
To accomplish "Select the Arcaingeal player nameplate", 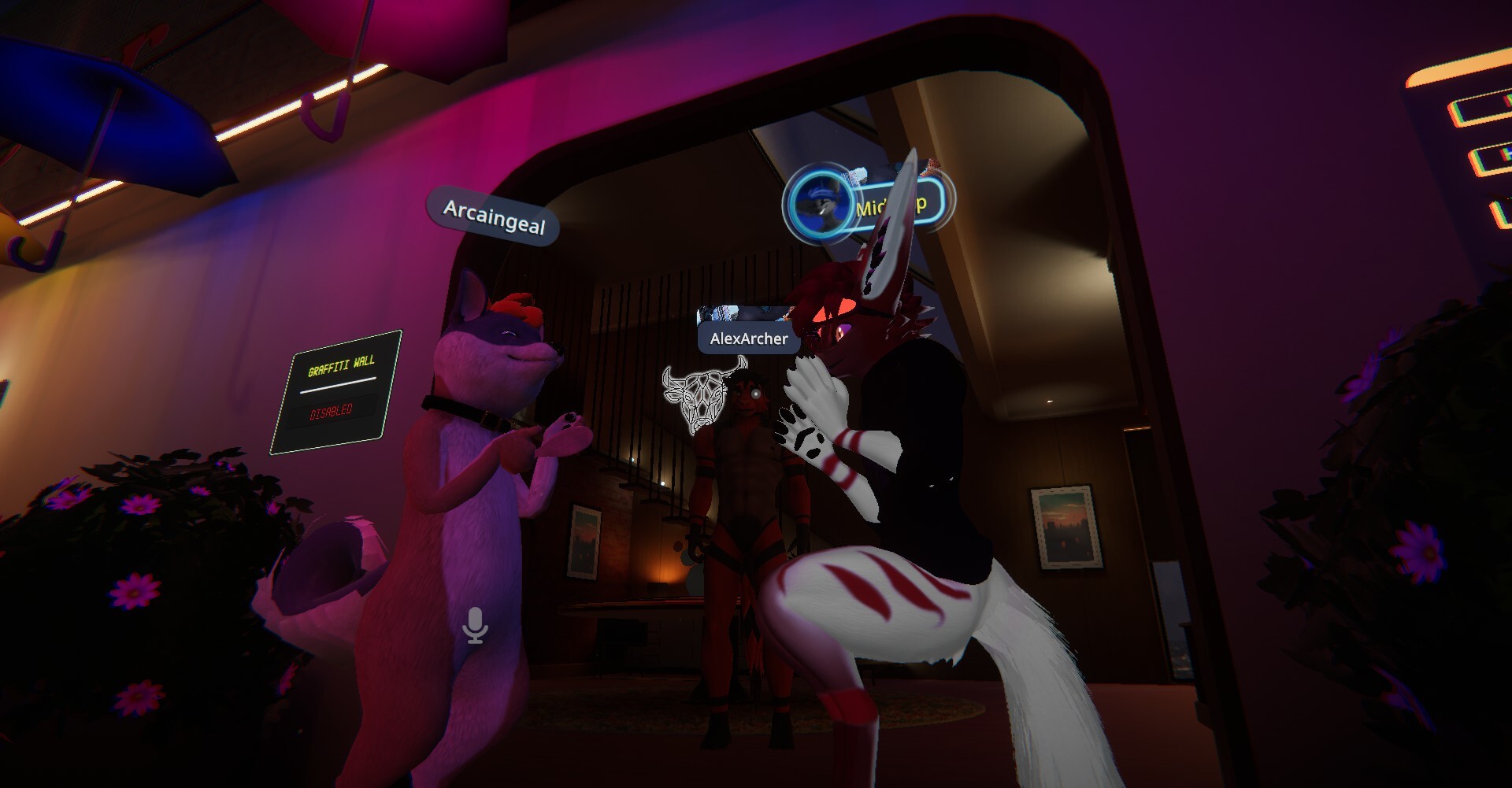I will (x=494, y=216).
